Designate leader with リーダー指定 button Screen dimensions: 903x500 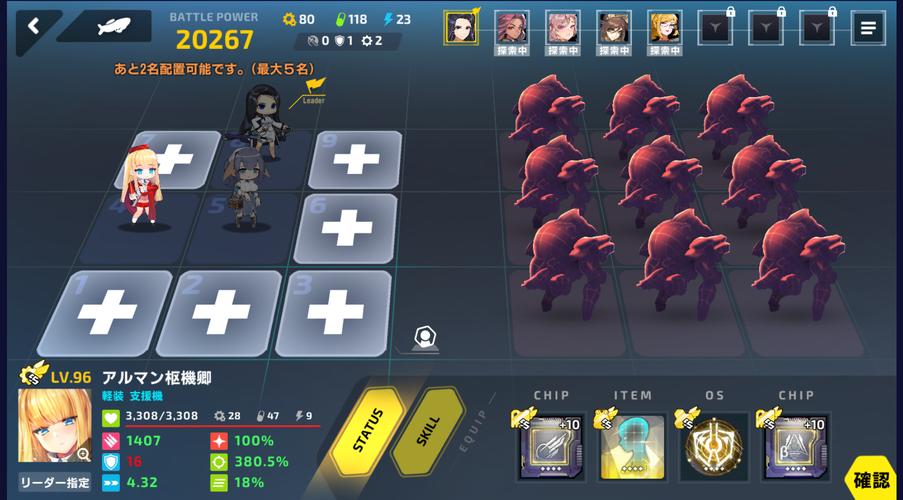[x=54, y=481]
